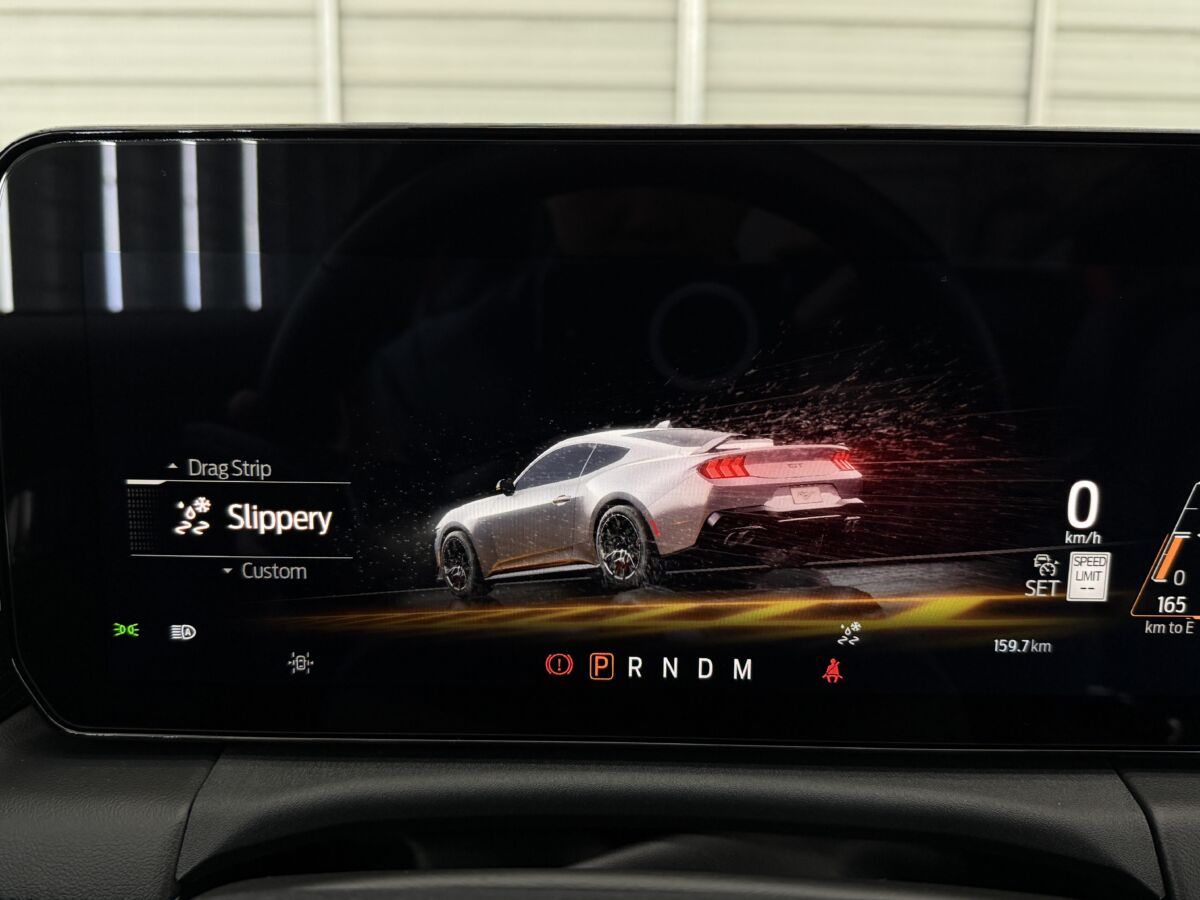Click the green parking lights icon

pos(125,630)
